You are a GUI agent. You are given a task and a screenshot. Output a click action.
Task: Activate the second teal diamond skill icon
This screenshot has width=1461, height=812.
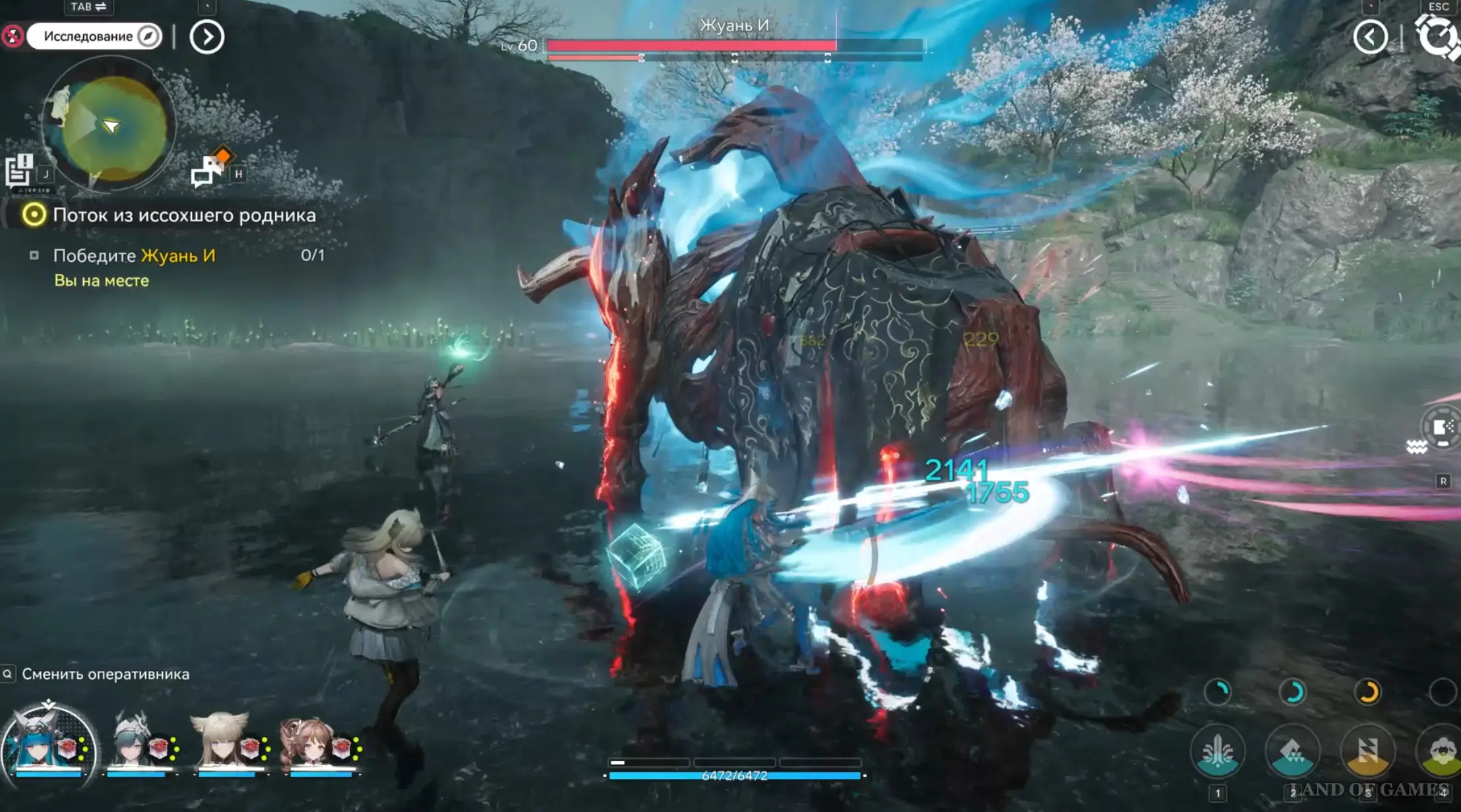coord(1292,751)
